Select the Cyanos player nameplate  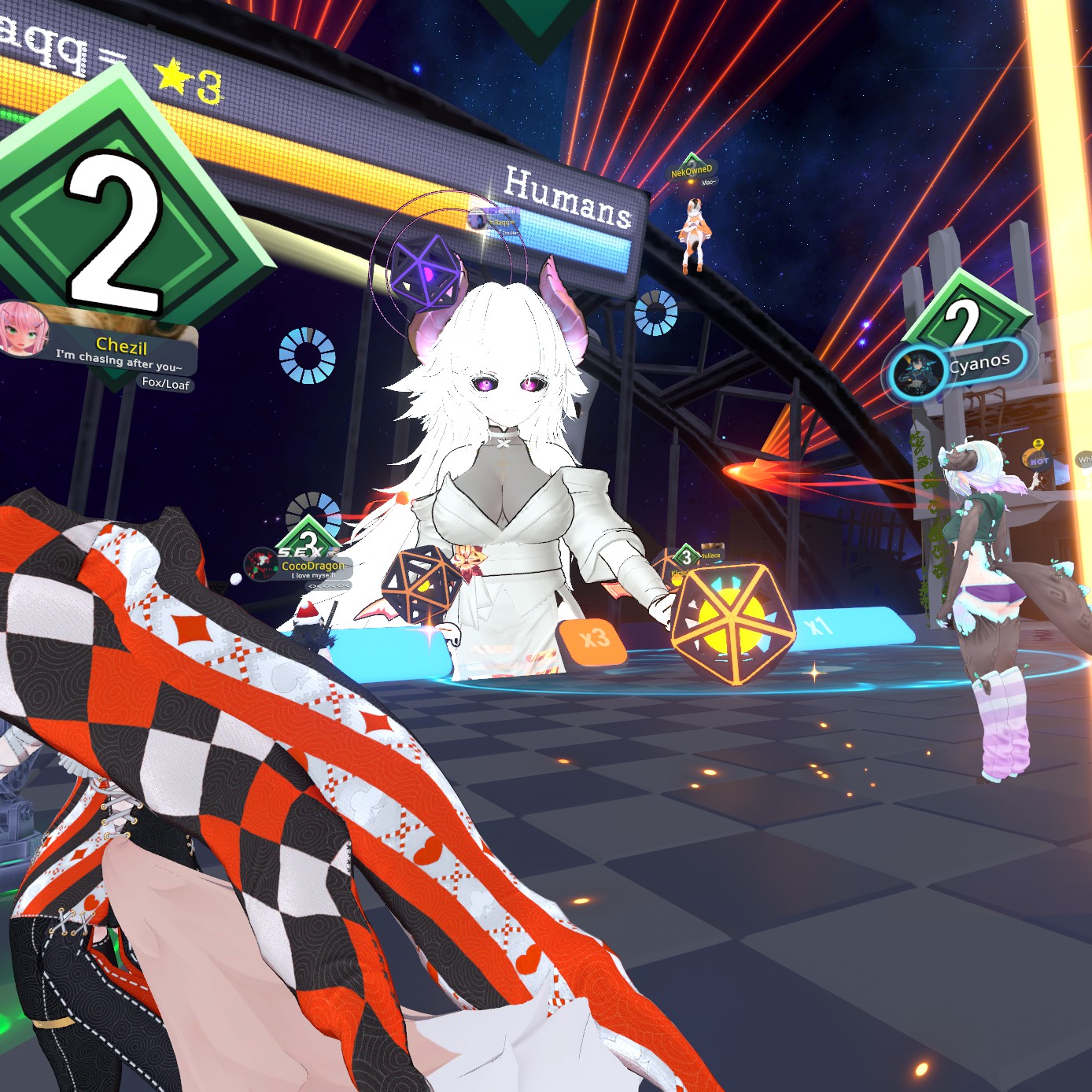click(979, 363)
